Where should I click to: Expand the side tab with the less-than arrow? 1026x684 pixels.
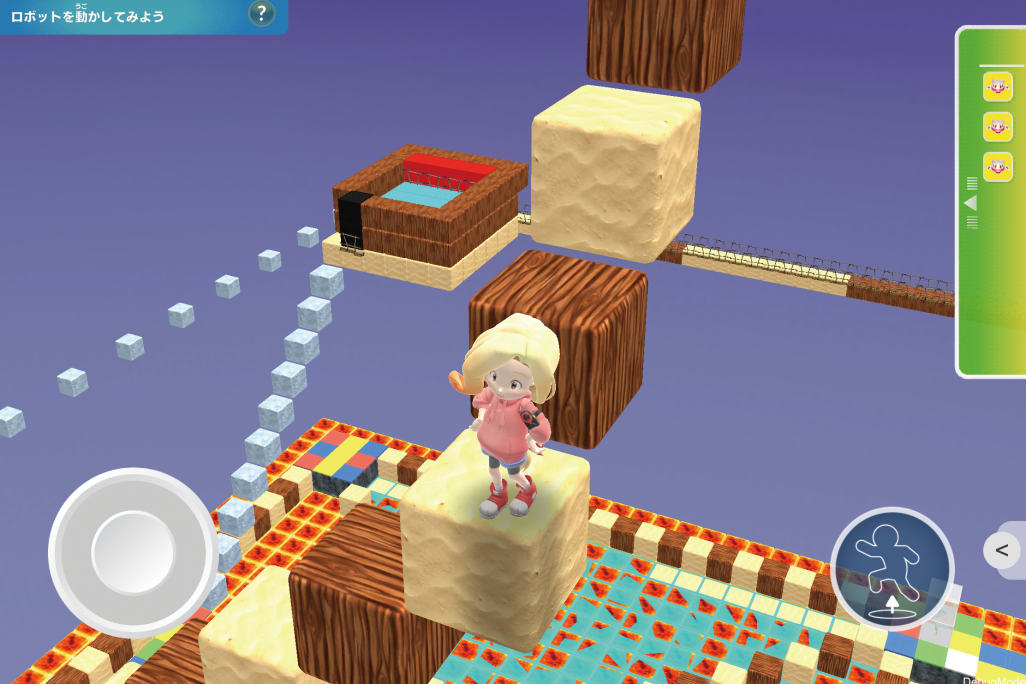1002,549
